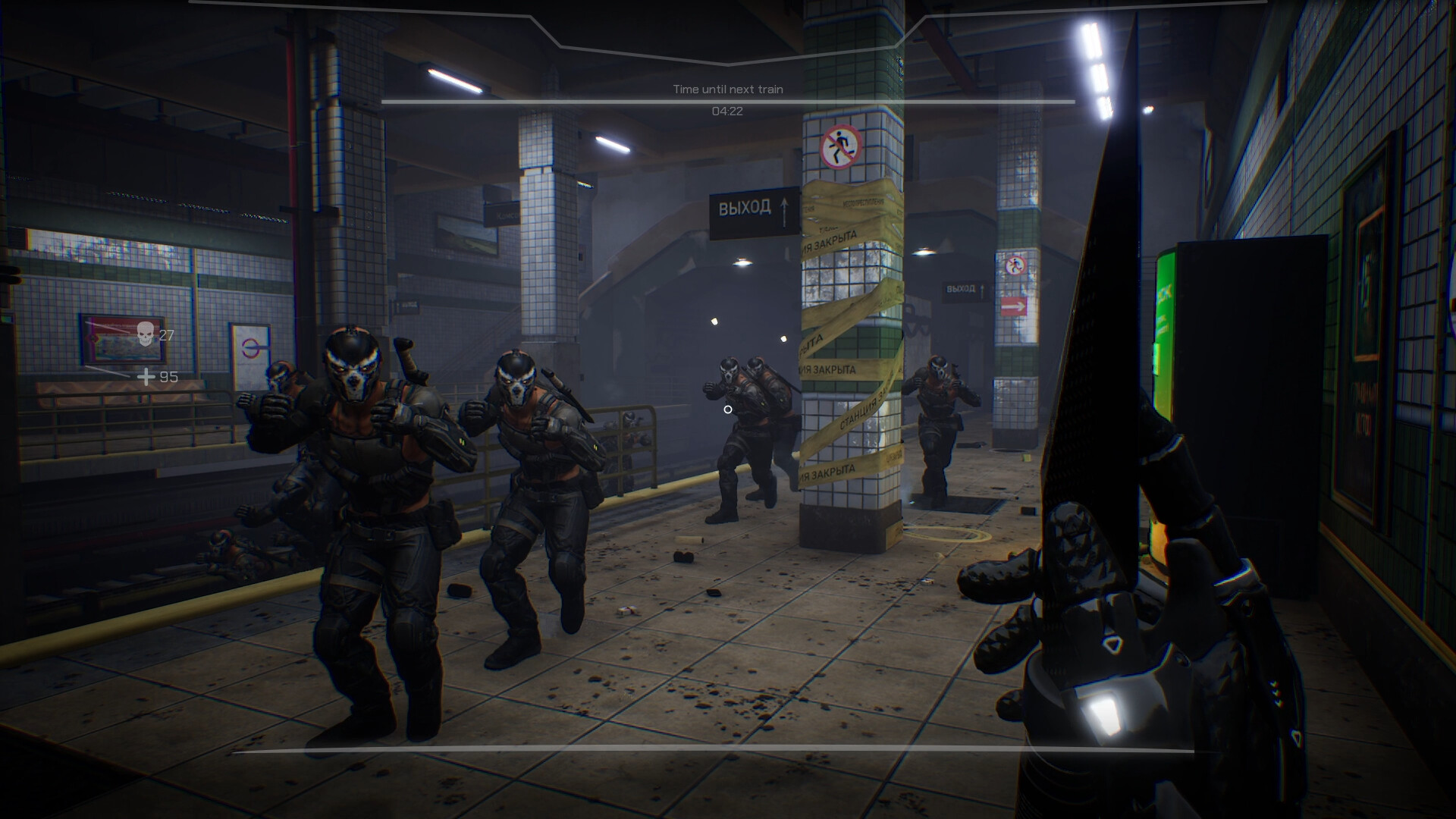Click the crosshair dot at screen center
1456x819 pixels.
[729, 409]
